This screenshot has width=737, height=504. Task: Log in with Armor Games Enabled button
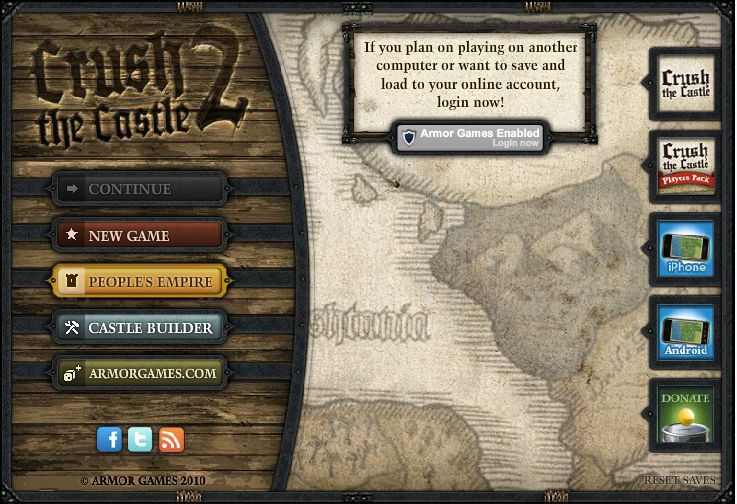[469, 137]
